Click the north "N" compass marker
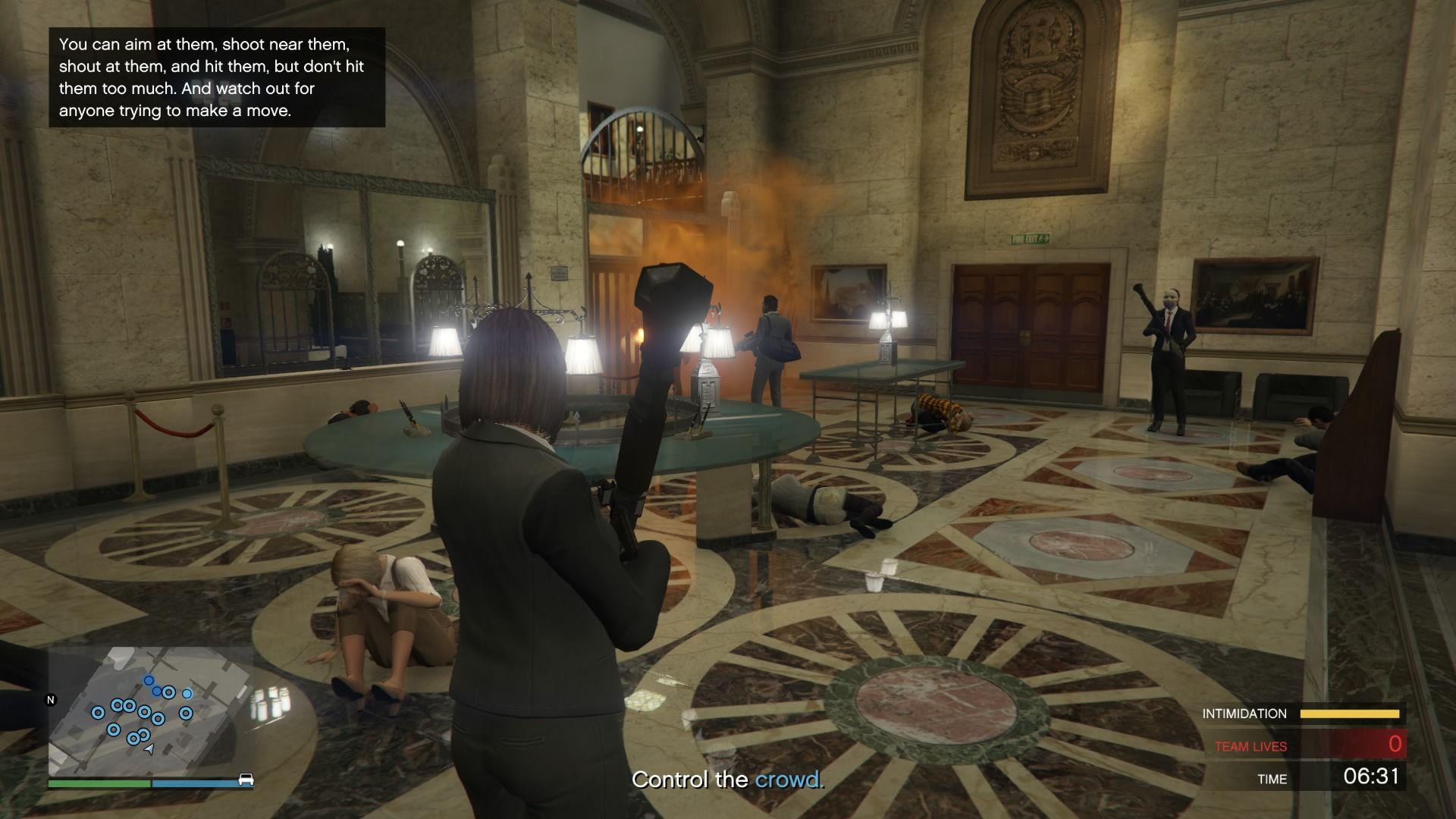Screen dimensions: 1456x819 (x=51, y=700)
